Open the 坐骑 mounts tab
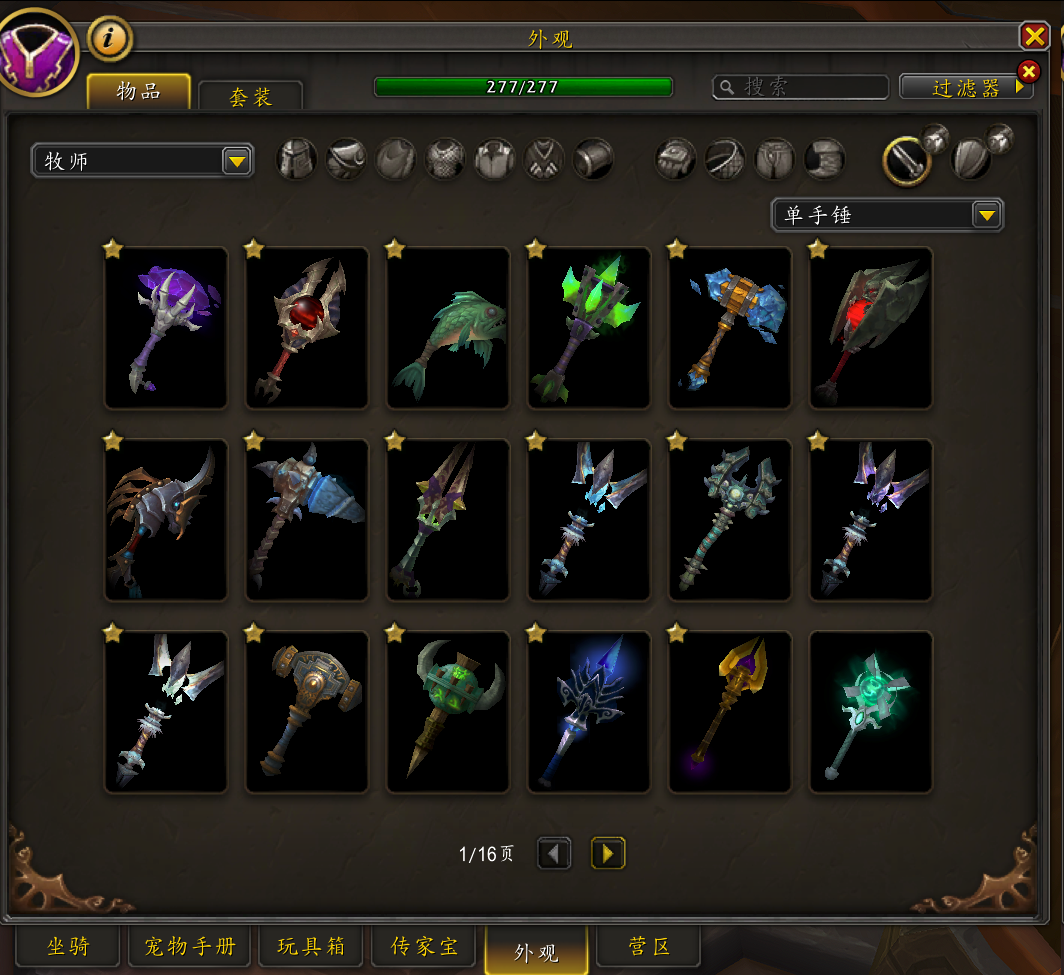This screenshot has width=1064, height=975. pyautogui.click(x=68, y=946)
